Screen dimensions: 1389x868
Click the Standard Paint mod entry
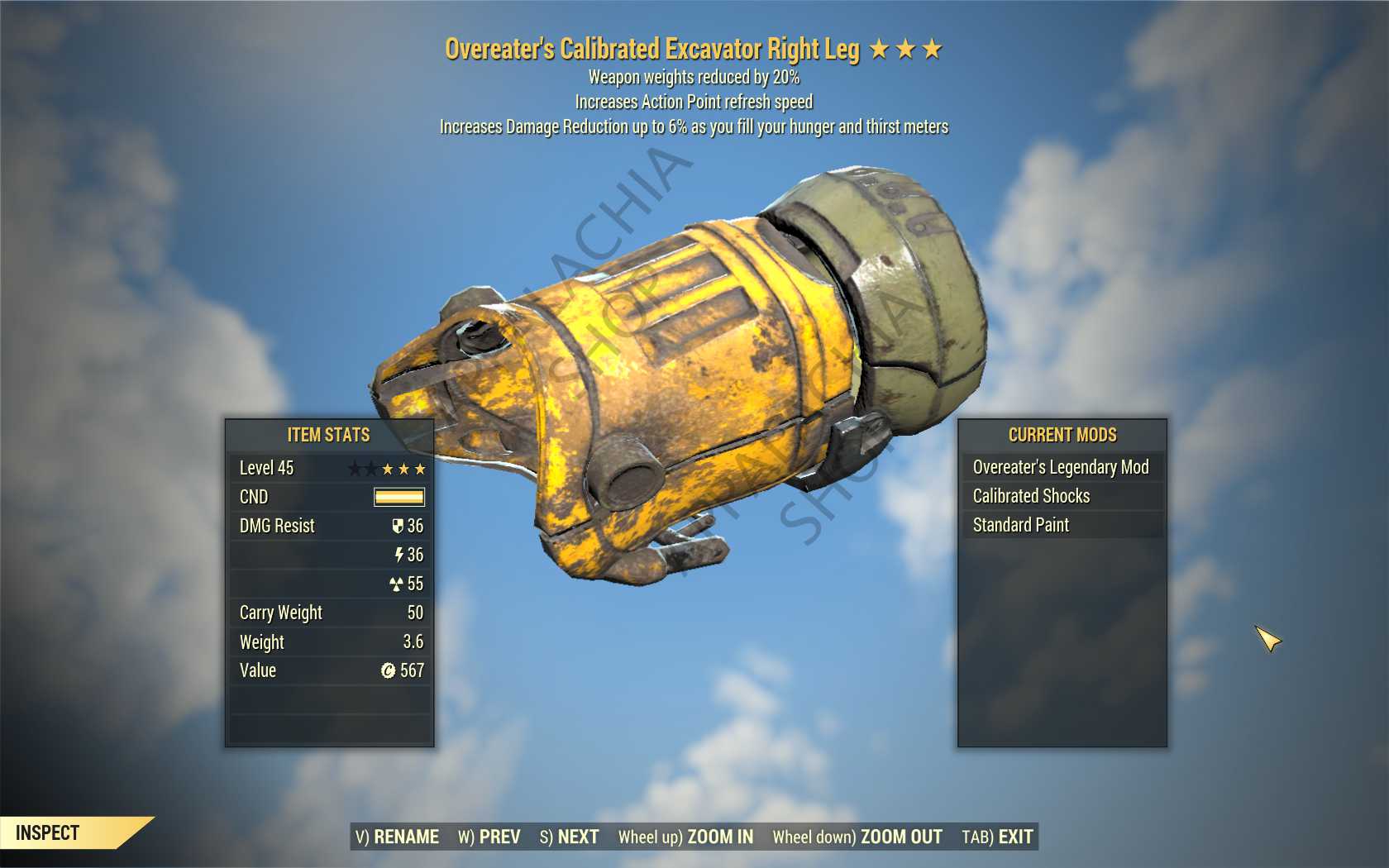pyautogui.click(x=1062, y=525)
